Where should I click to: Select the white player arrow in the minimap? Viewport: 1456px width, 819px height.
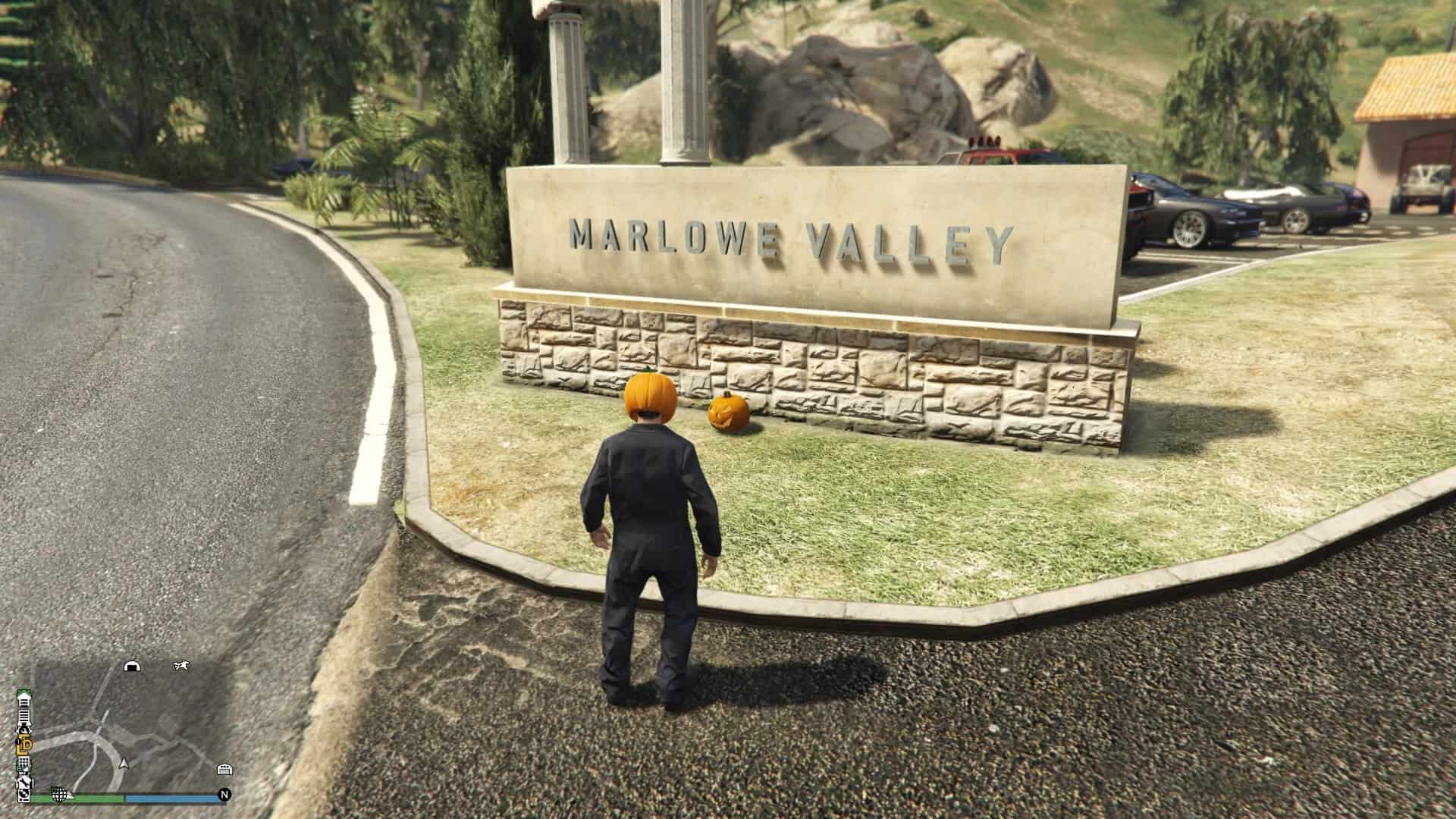(124, 764)
